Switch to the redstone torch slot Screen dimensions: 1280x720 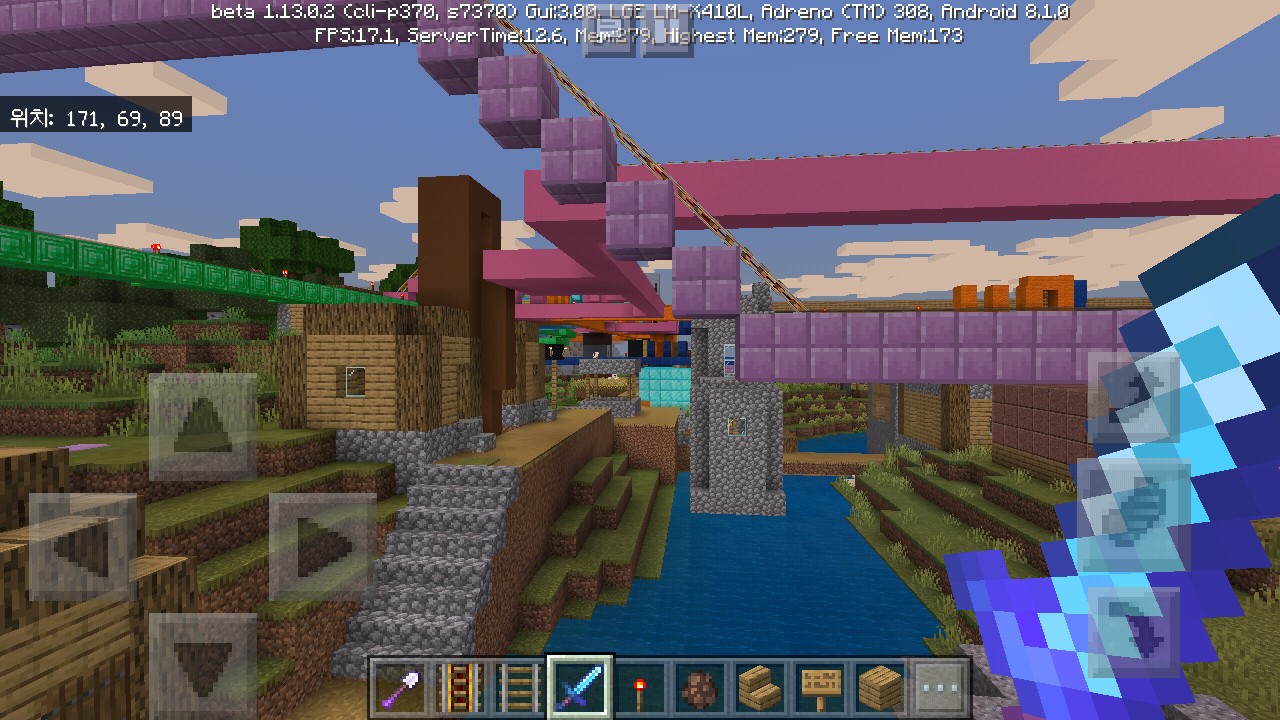(640, 688)
